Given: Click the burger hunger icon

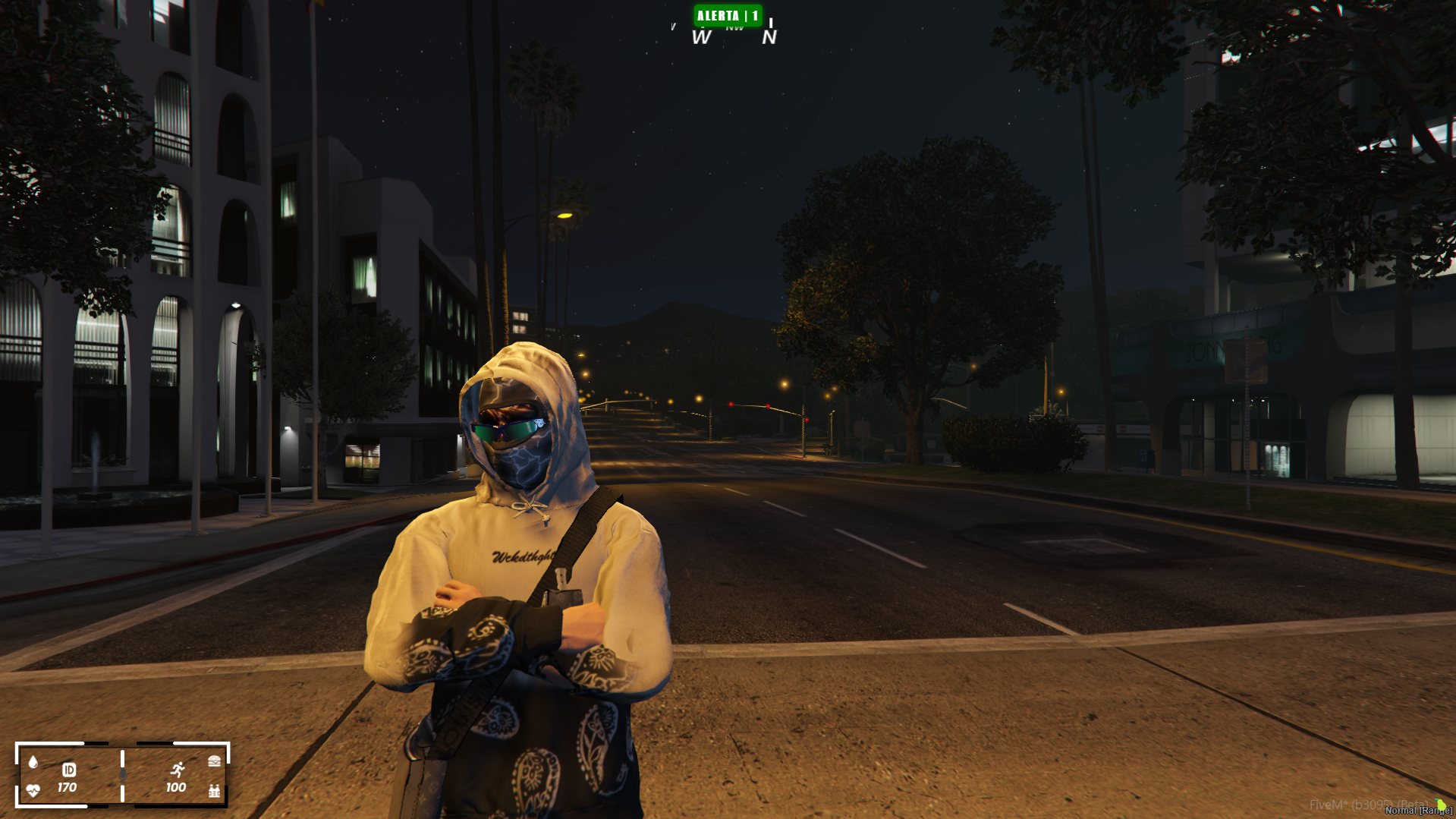Looking at the screenshot, I should [x=215, y=761].
